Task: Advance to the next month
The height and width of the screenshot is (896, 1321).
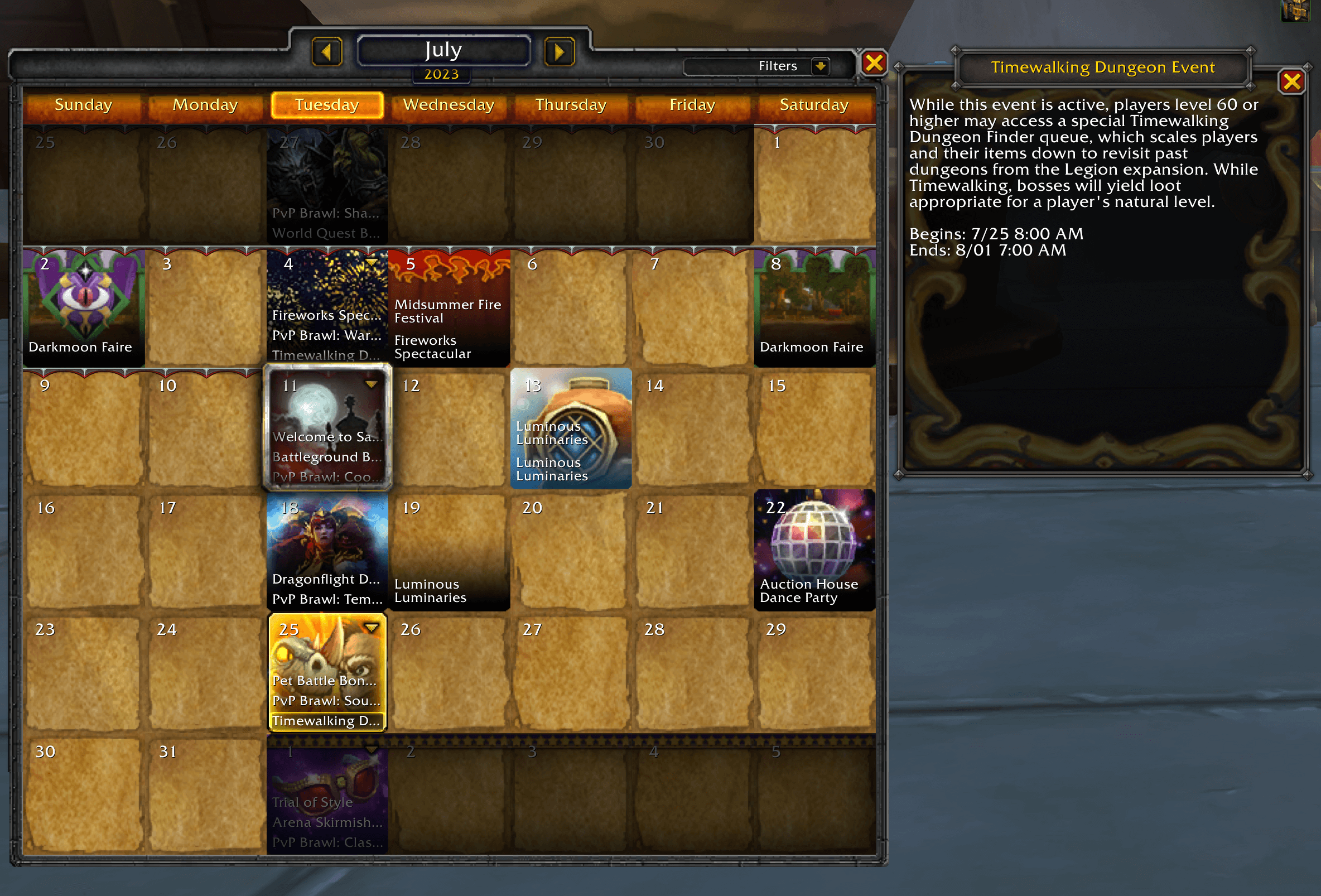Action: point(558,51)
